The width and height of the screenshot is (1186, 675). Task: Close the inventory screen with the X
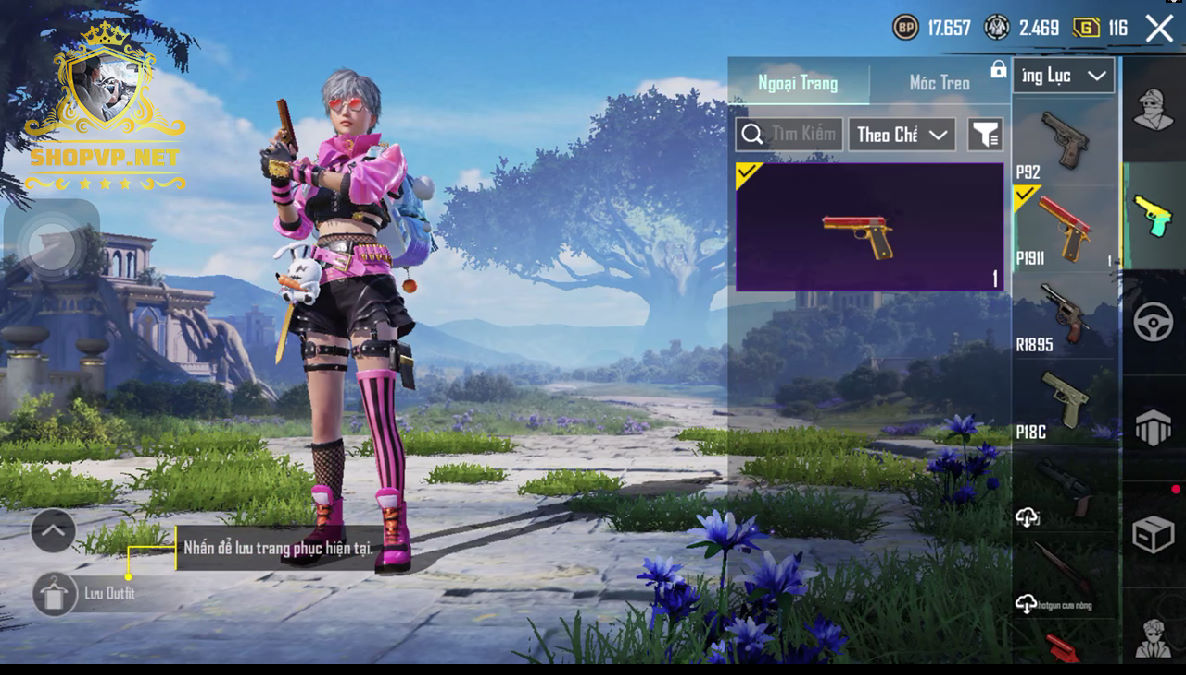coord(1159,28)
